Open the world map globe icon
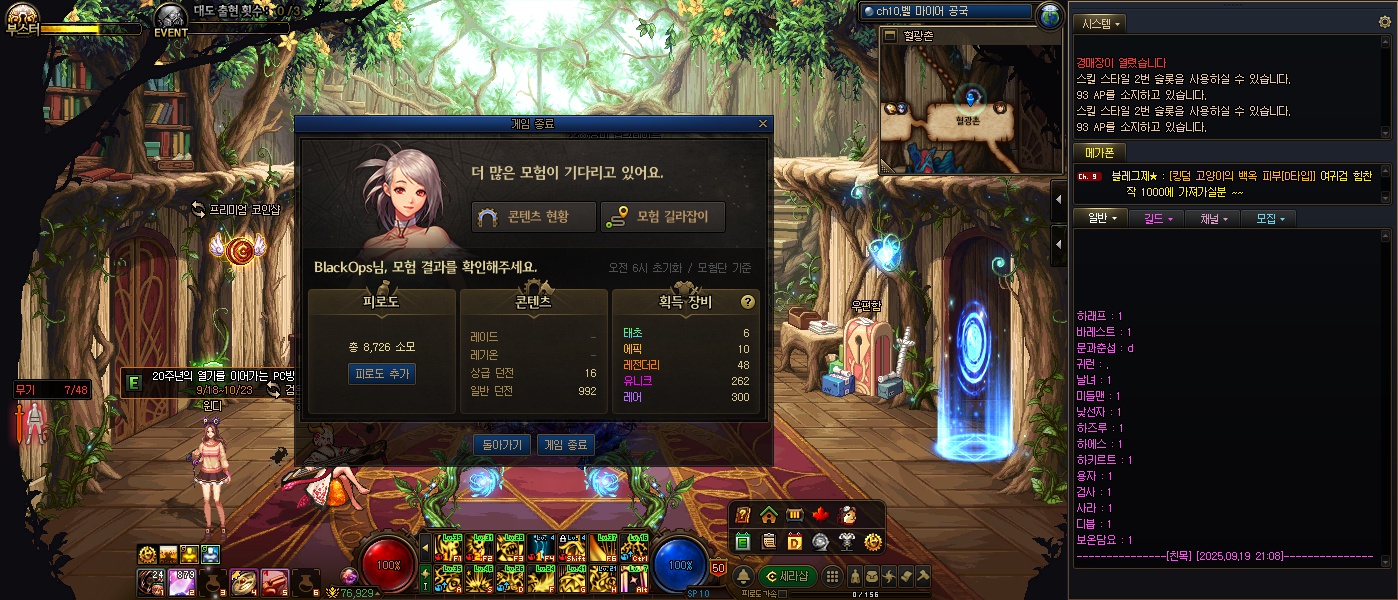This screenshot has width=1398, height=600. click(1049, 14)
